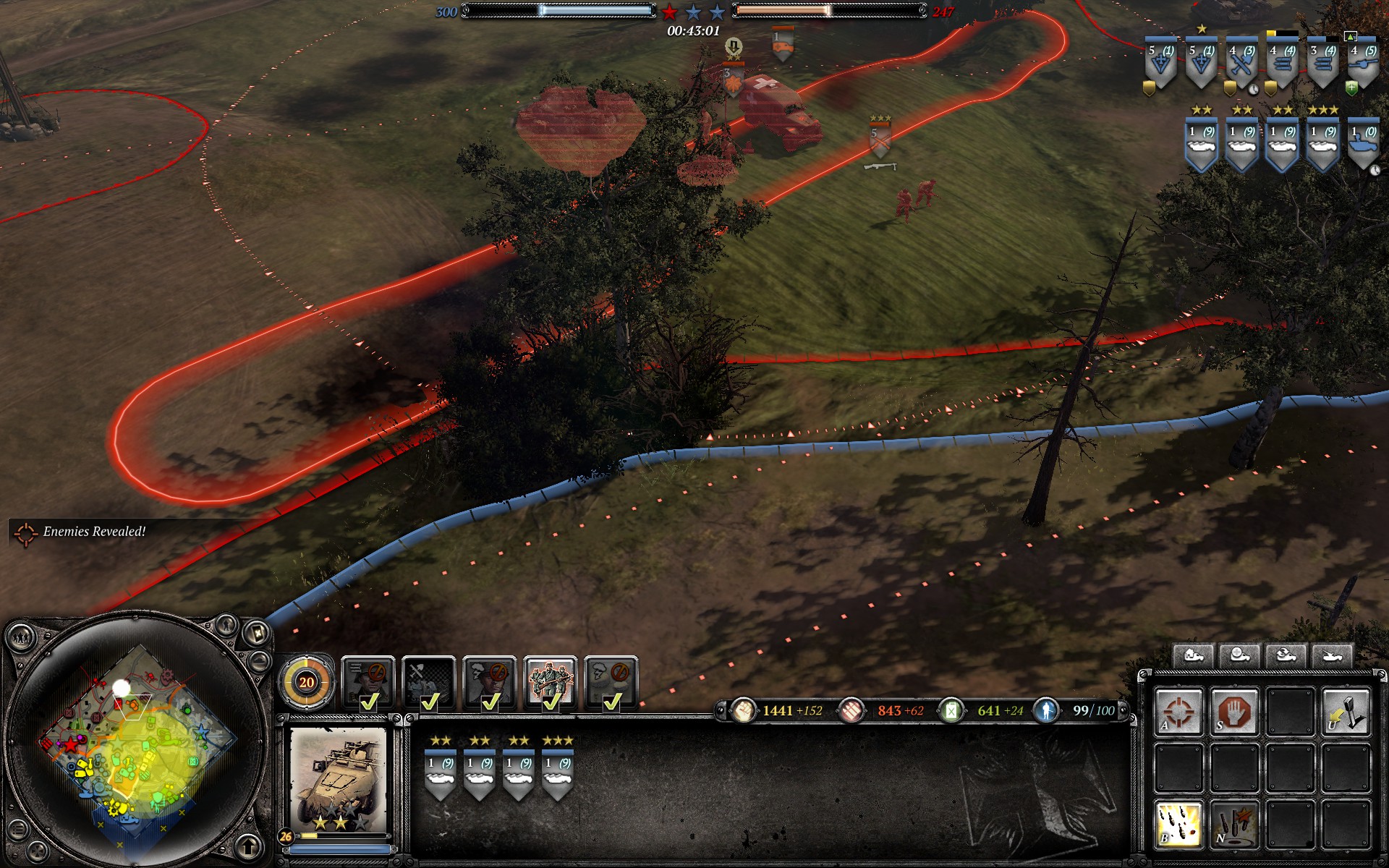Select the infantry squad commander ability
The image size is (1389, 868).
pos(551,681)
